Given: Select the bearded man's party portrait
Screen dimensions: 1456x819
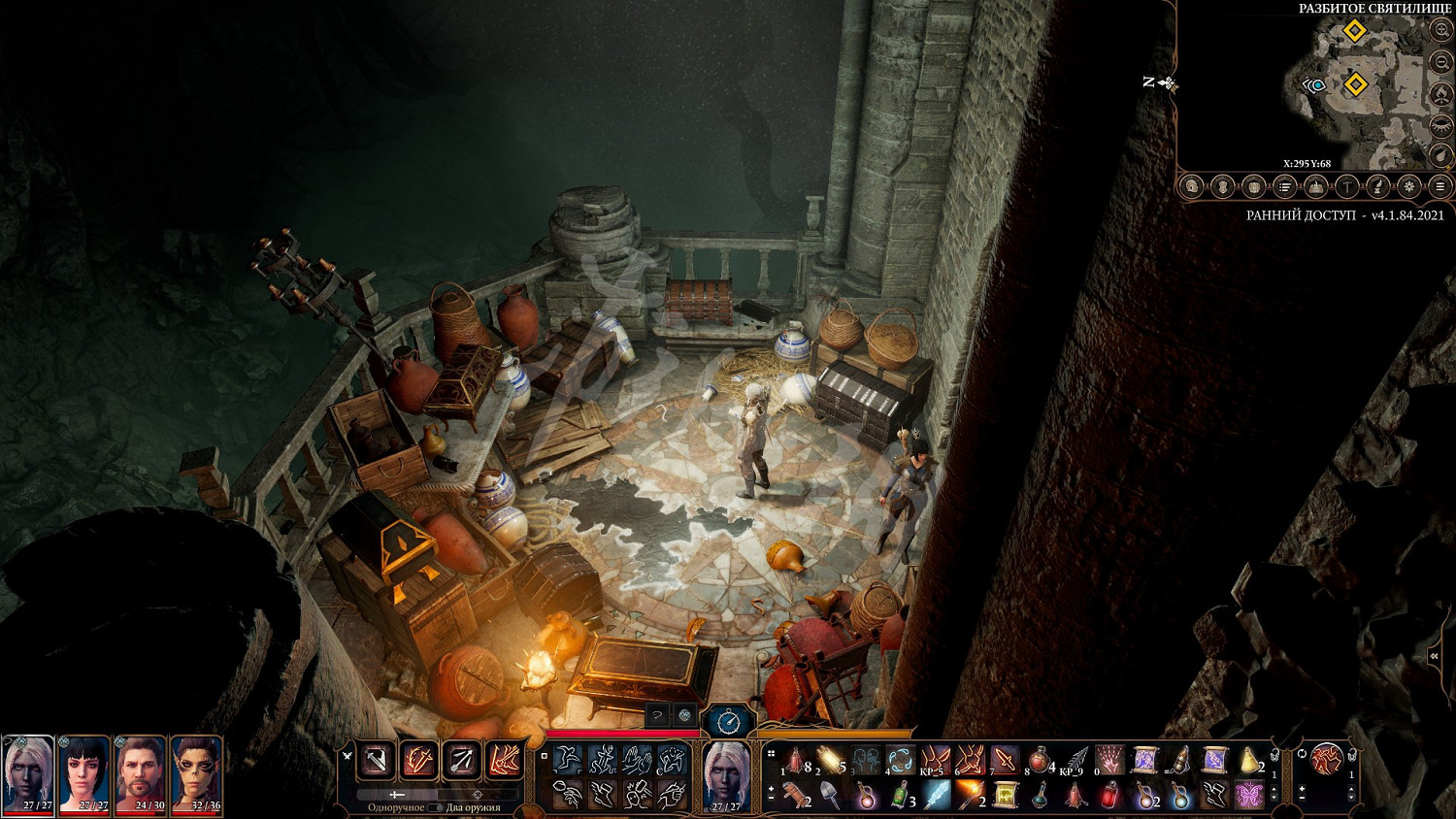Looking at the screenshot, I should 141,772.
